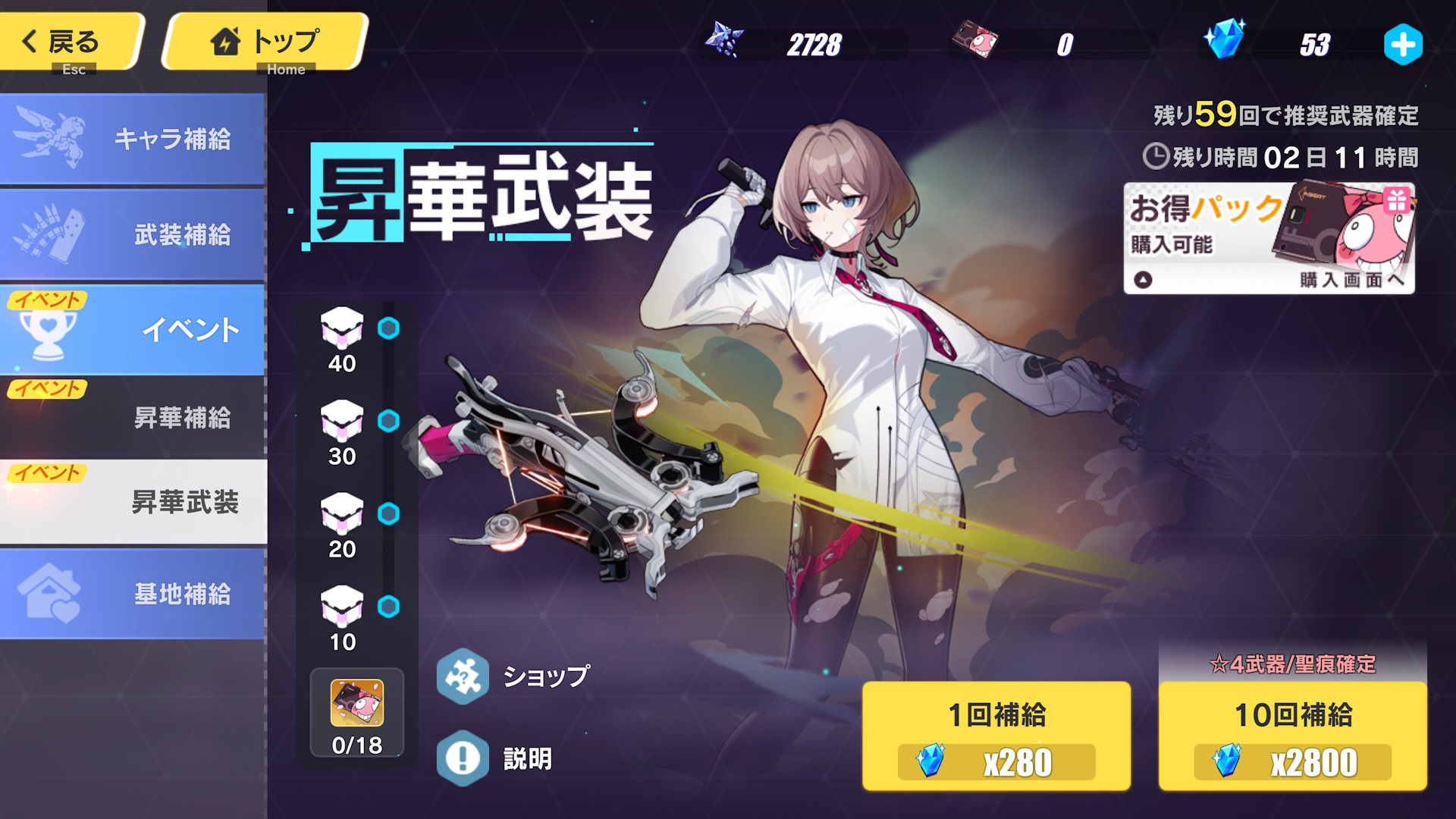Select the イベント category tab
The height and width of the screenshot is (819, 1456).
(x=133, y=330)
